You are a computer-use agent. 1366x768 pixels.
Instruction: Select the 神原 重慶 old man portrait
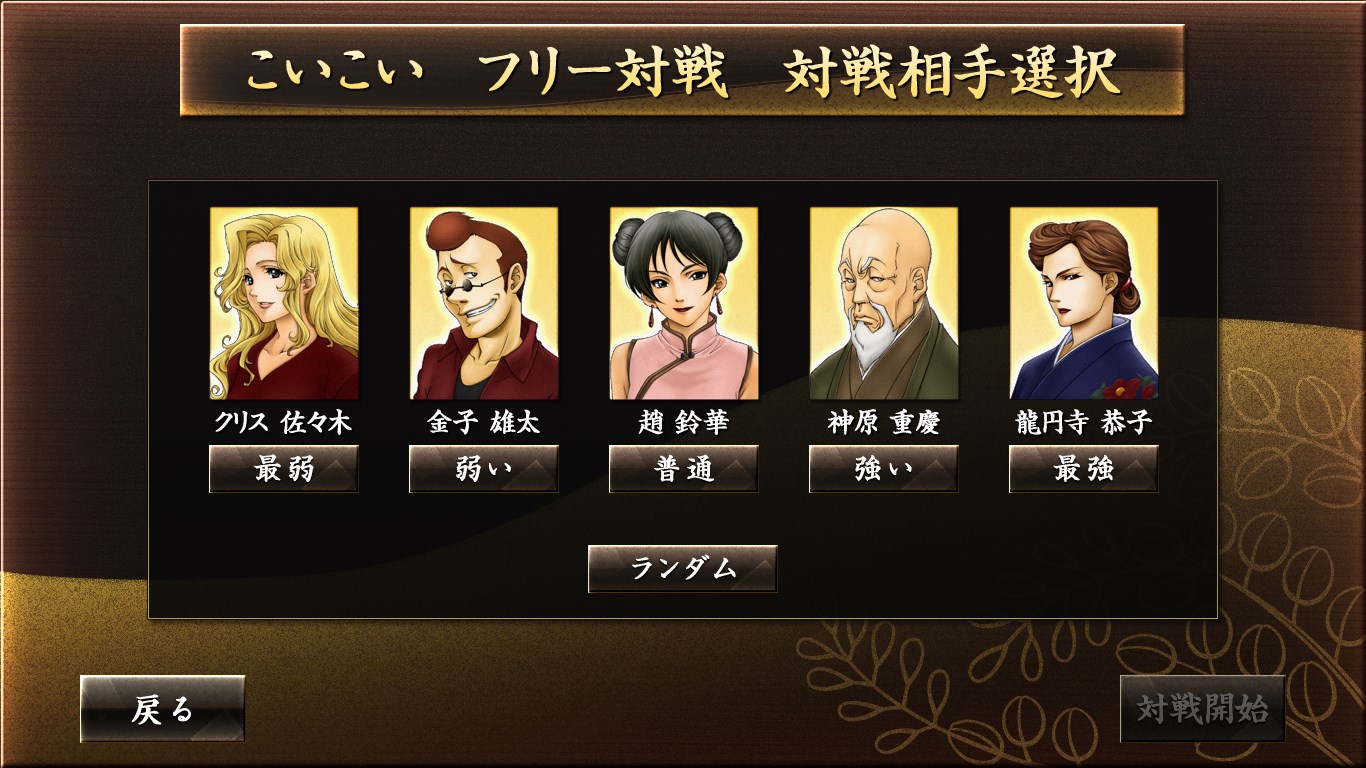[884, 303]
